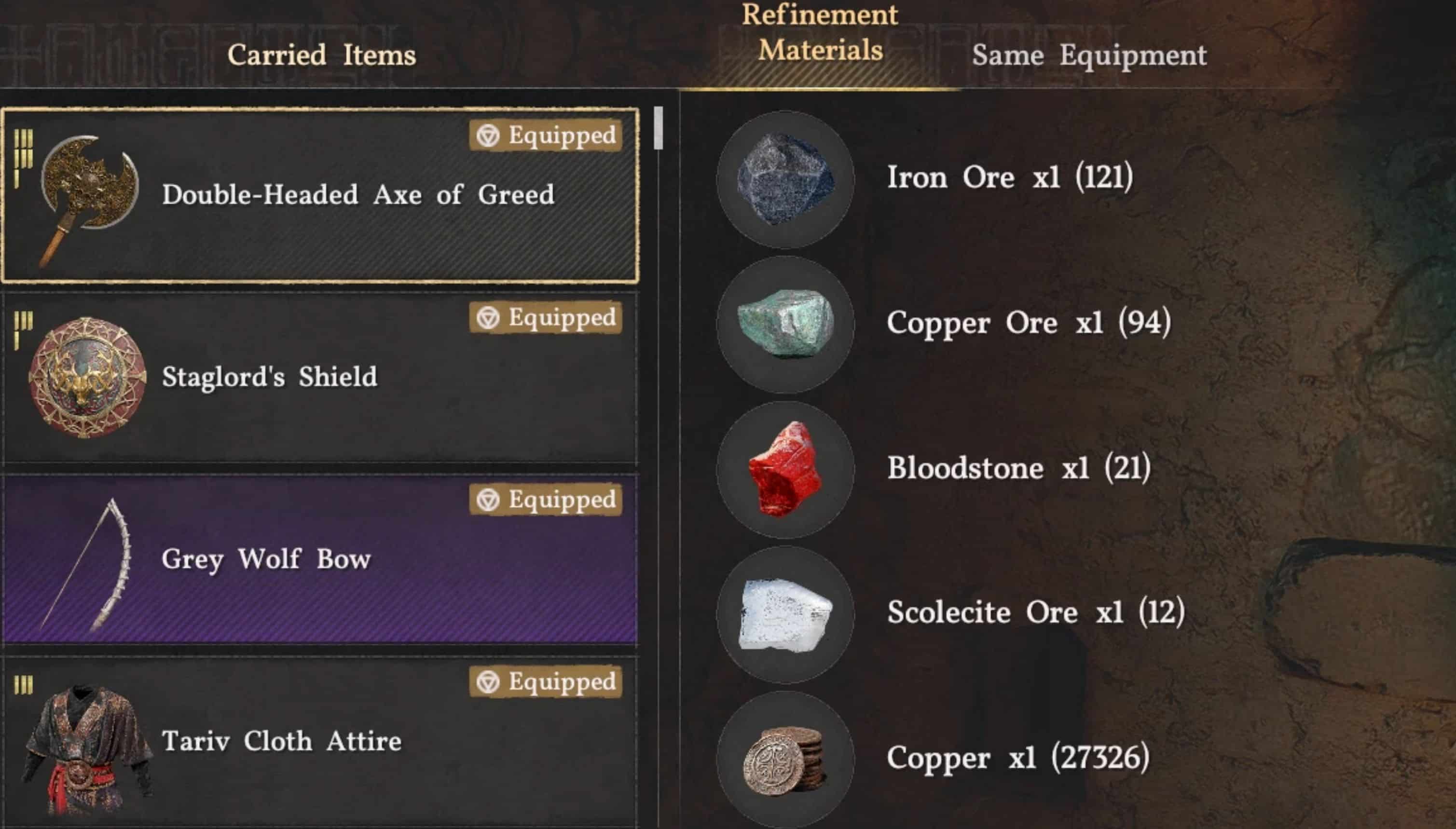Select the Double-Headed Axe of Greed

(x=320, y=195)
